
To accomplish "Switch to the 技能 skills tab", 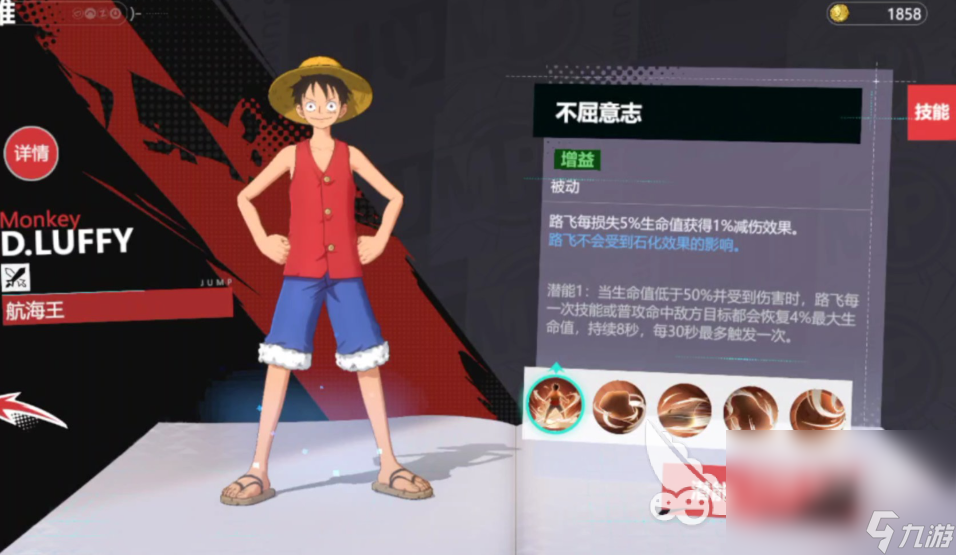I will coord(931,112).
